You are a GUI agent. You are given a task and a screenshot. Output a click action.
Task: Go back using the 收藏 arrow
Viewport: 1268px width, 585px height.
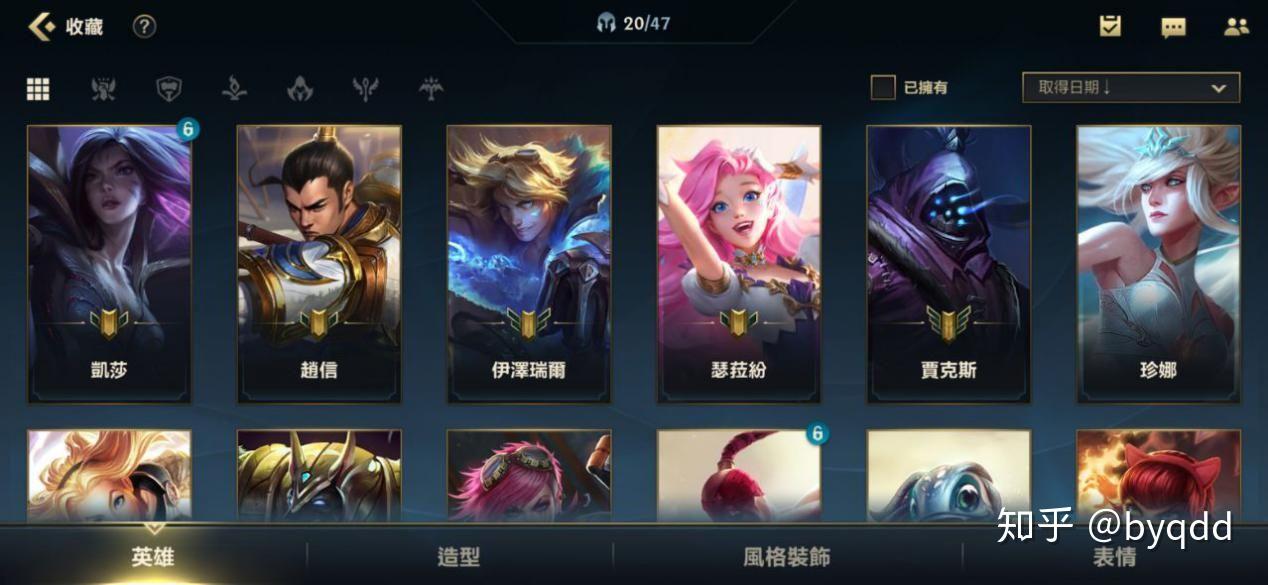[x=42, y=27]
